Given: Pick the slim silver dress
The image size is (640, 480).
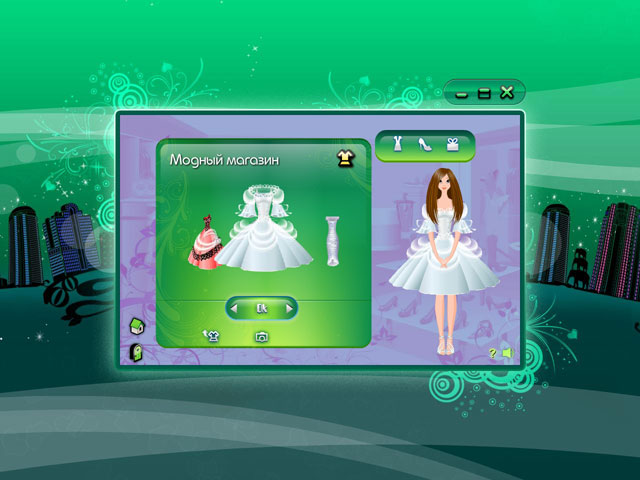Looking at the screenshot, I should (x=333, y=241).
